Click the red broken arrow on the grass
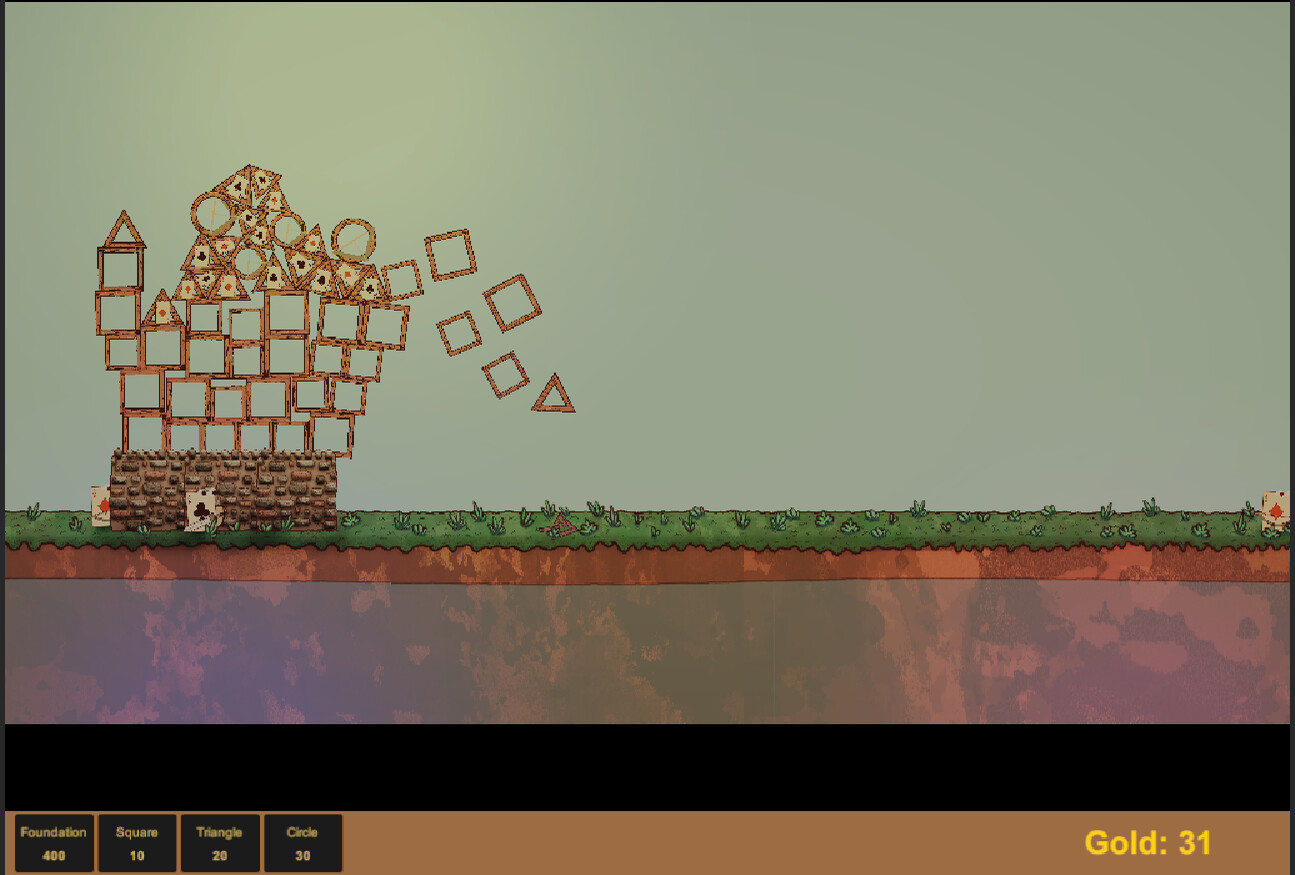This screenshot has width=1295, height=875. click(x=563, y=527)
